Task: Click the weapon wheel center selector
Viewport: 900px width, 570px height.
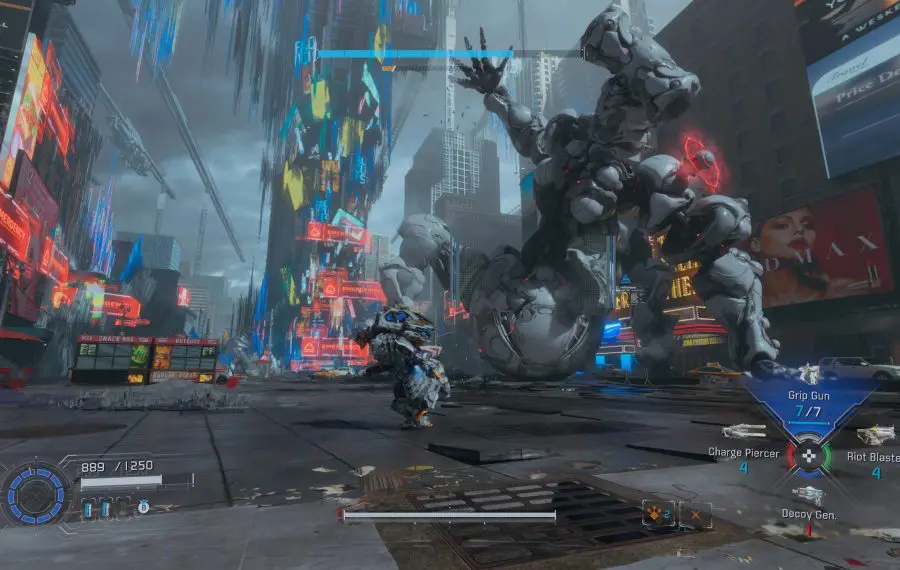Action: pyautogui.click(x=810, y=456)
